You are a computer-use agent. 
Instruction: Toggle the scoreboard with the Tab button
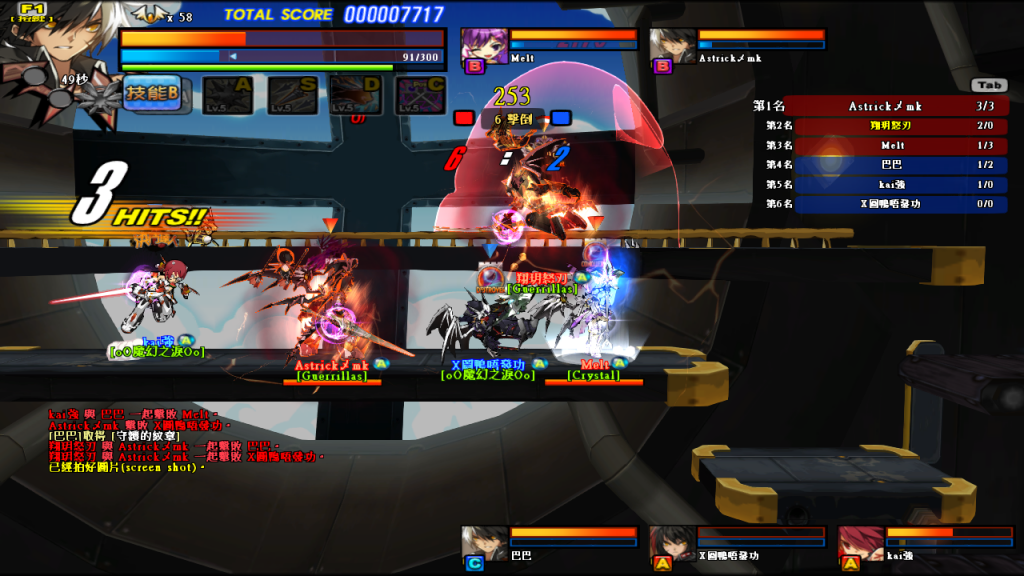tap(988, 86)
